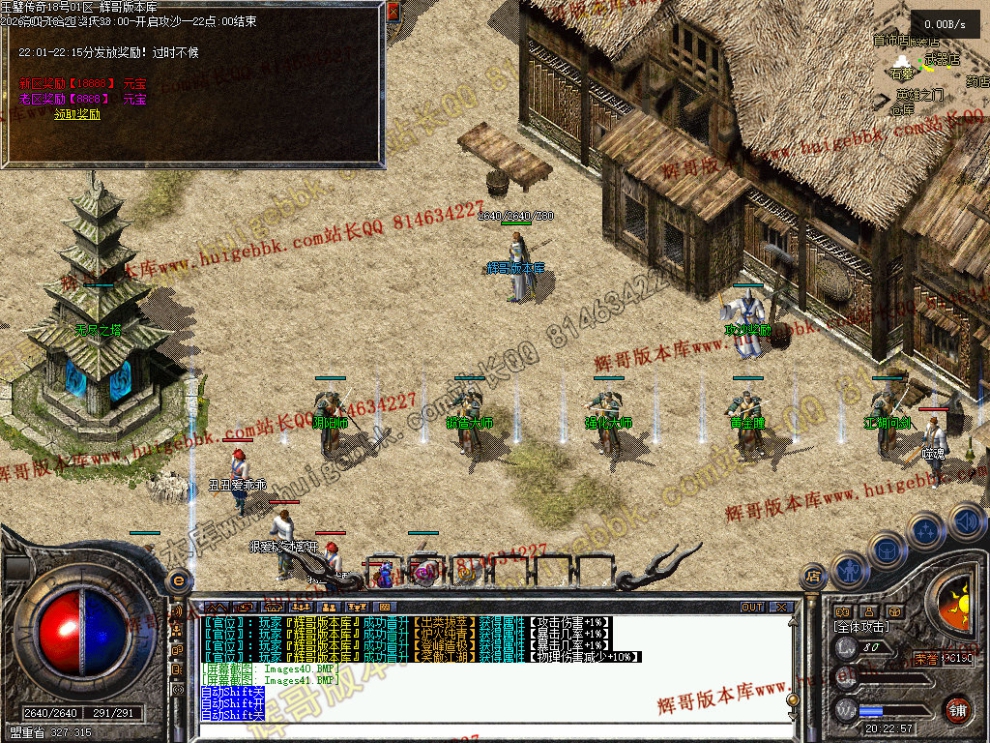Claim reward via the 领取奖励 link
This screenshot has height=743, width=990.
(77, 114)
